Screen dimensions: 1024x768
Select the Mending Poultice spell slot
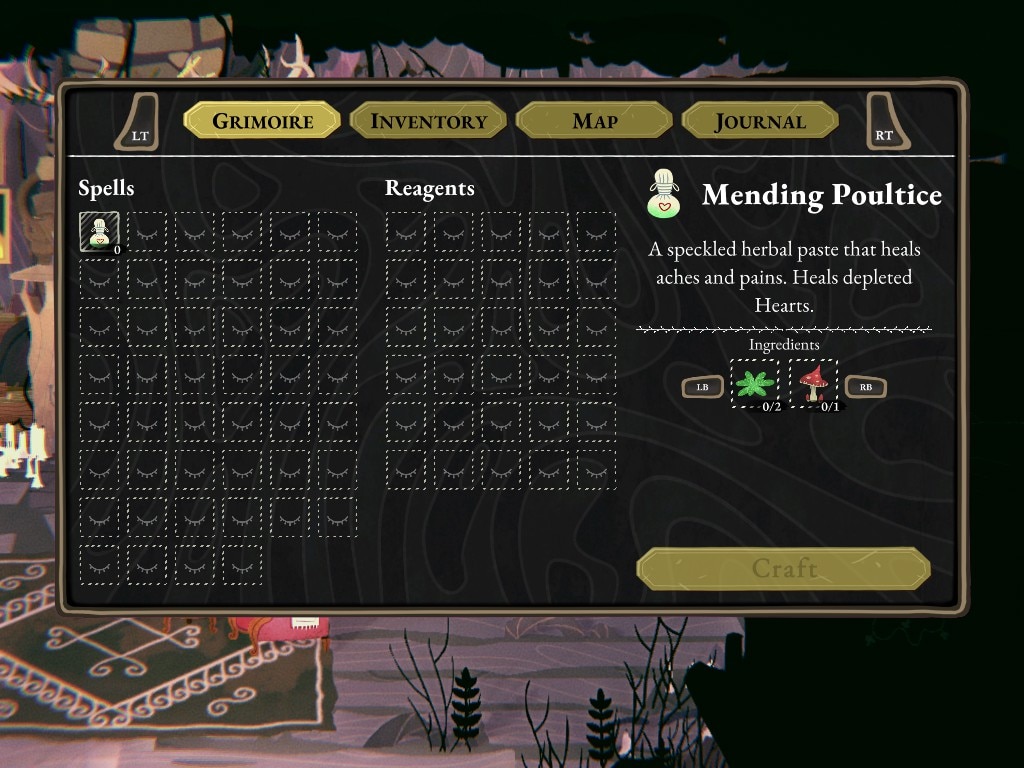99,231
